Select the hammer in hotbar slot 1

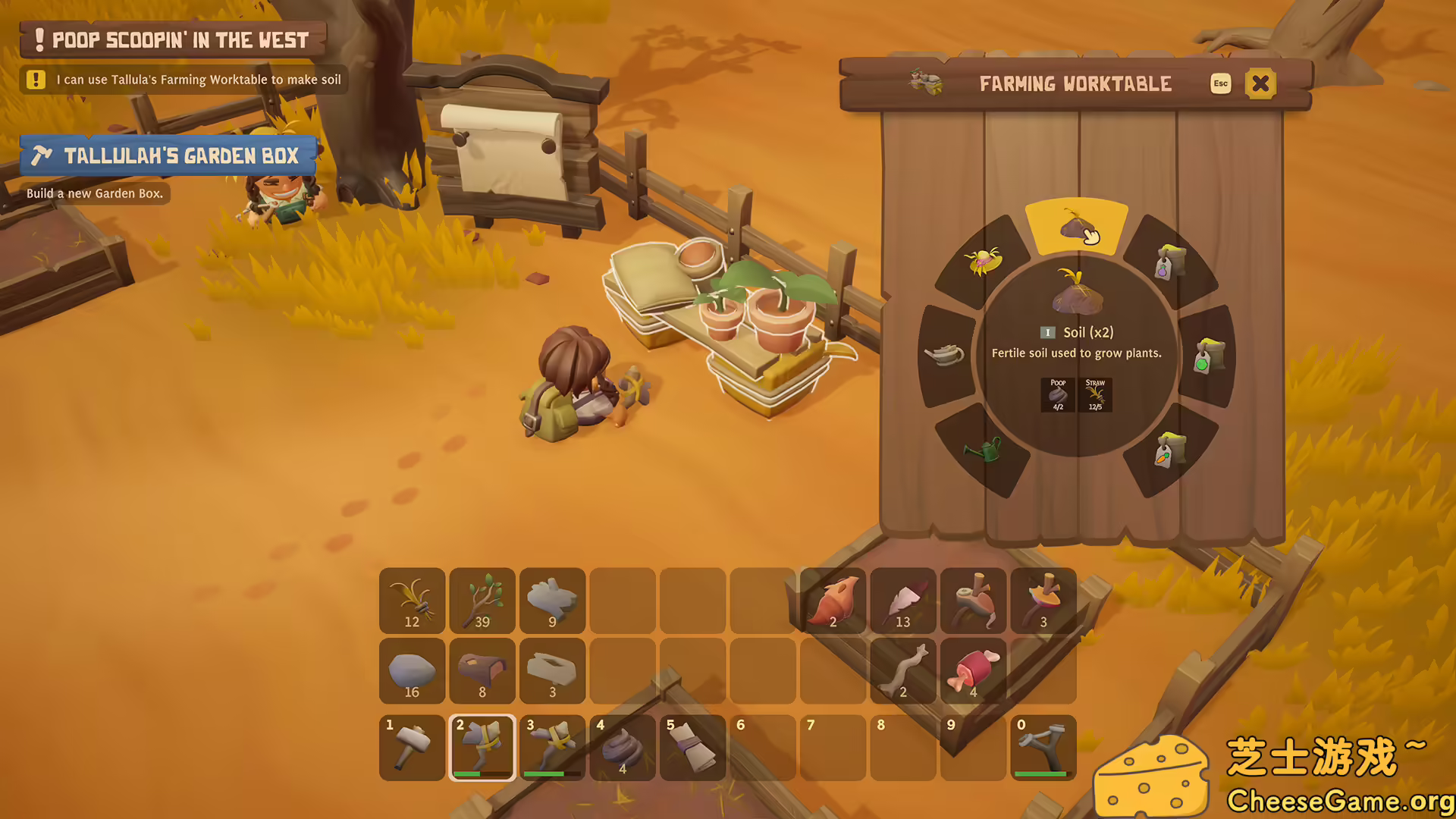click(x=412, y=747)
